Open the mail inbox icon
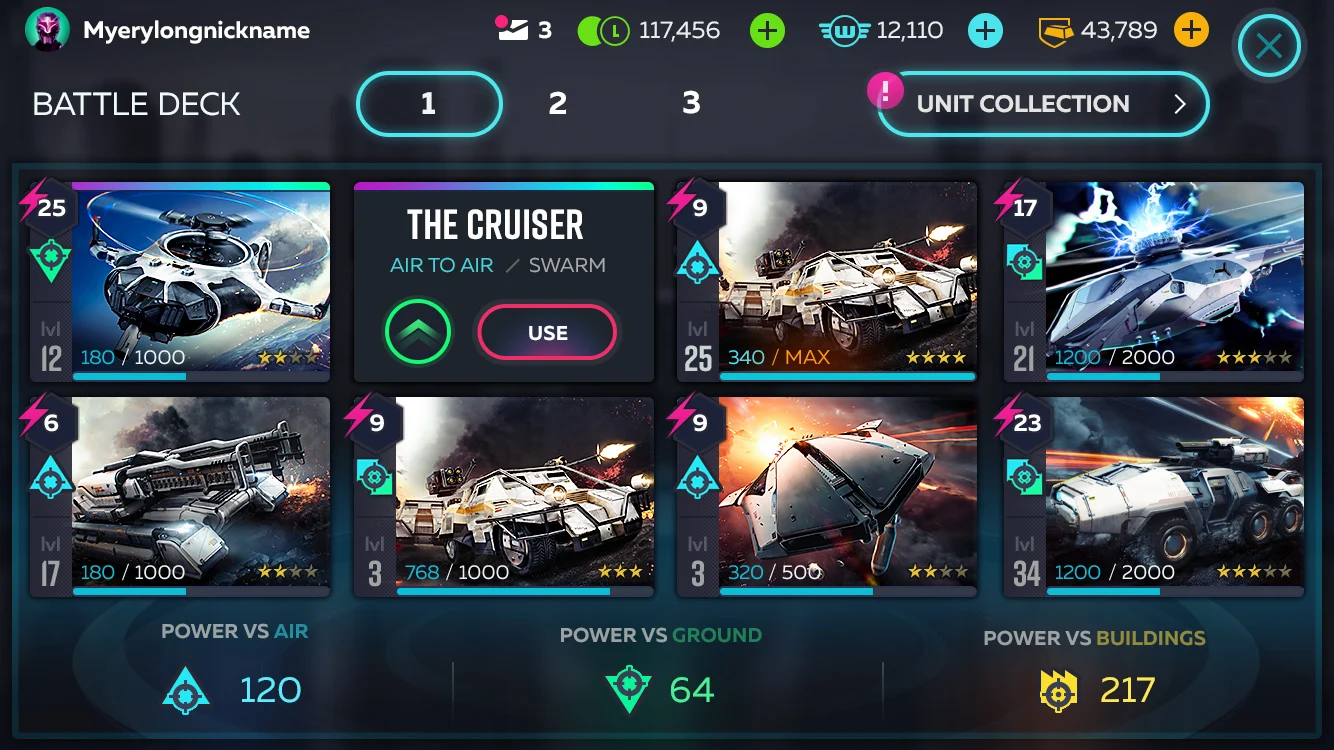1334x750 pixels. click(x=513, y=30)
